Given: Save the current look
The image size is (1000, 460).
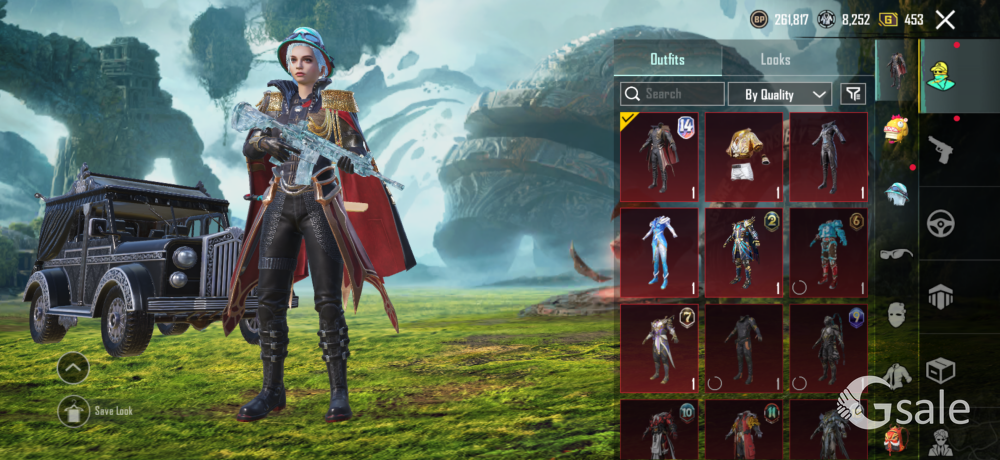Looking at the screenshot, I should (74, 410).
